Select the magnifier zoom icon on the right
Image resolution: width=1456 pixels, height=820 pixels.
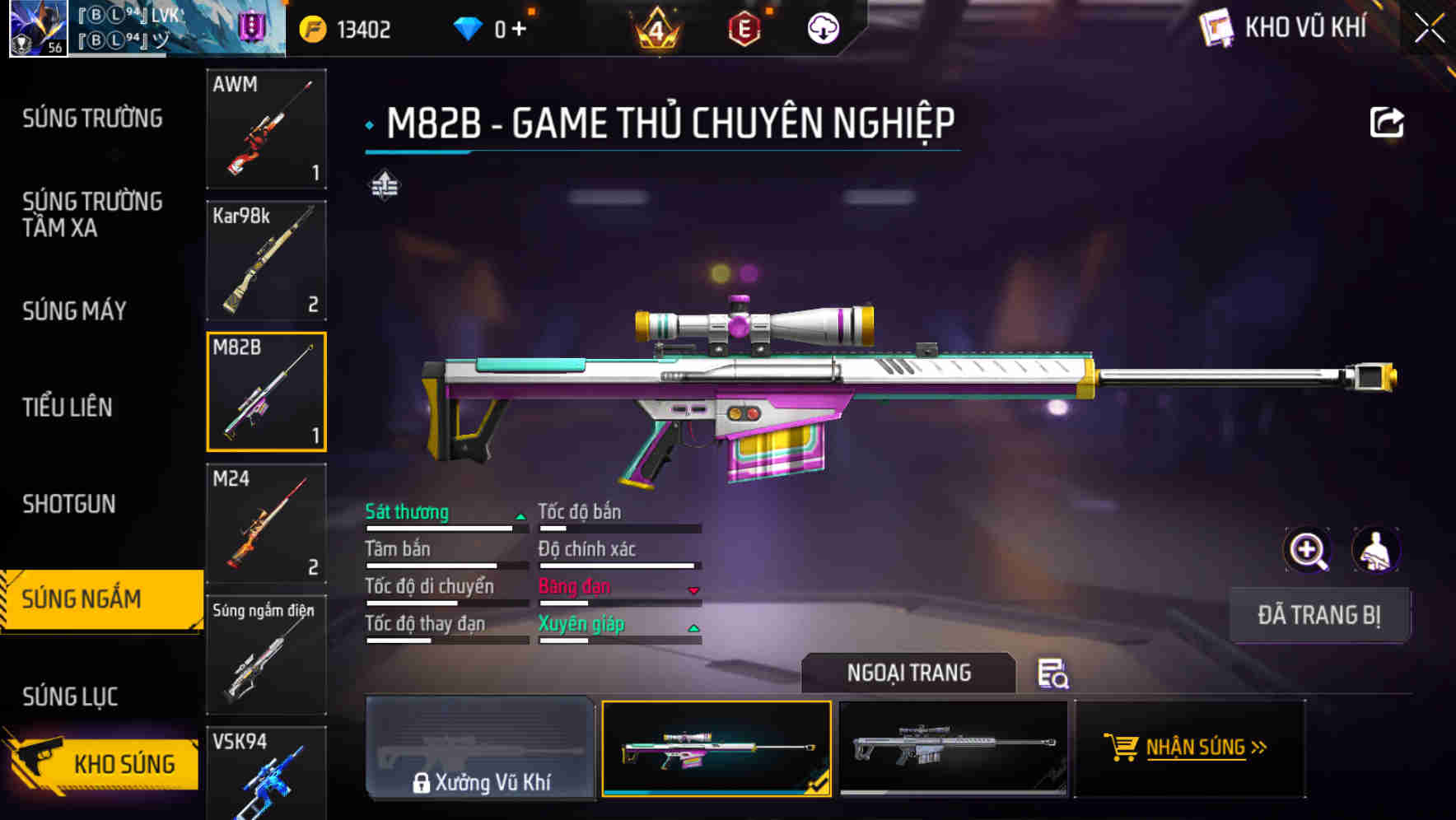[x=1305, y=550]
